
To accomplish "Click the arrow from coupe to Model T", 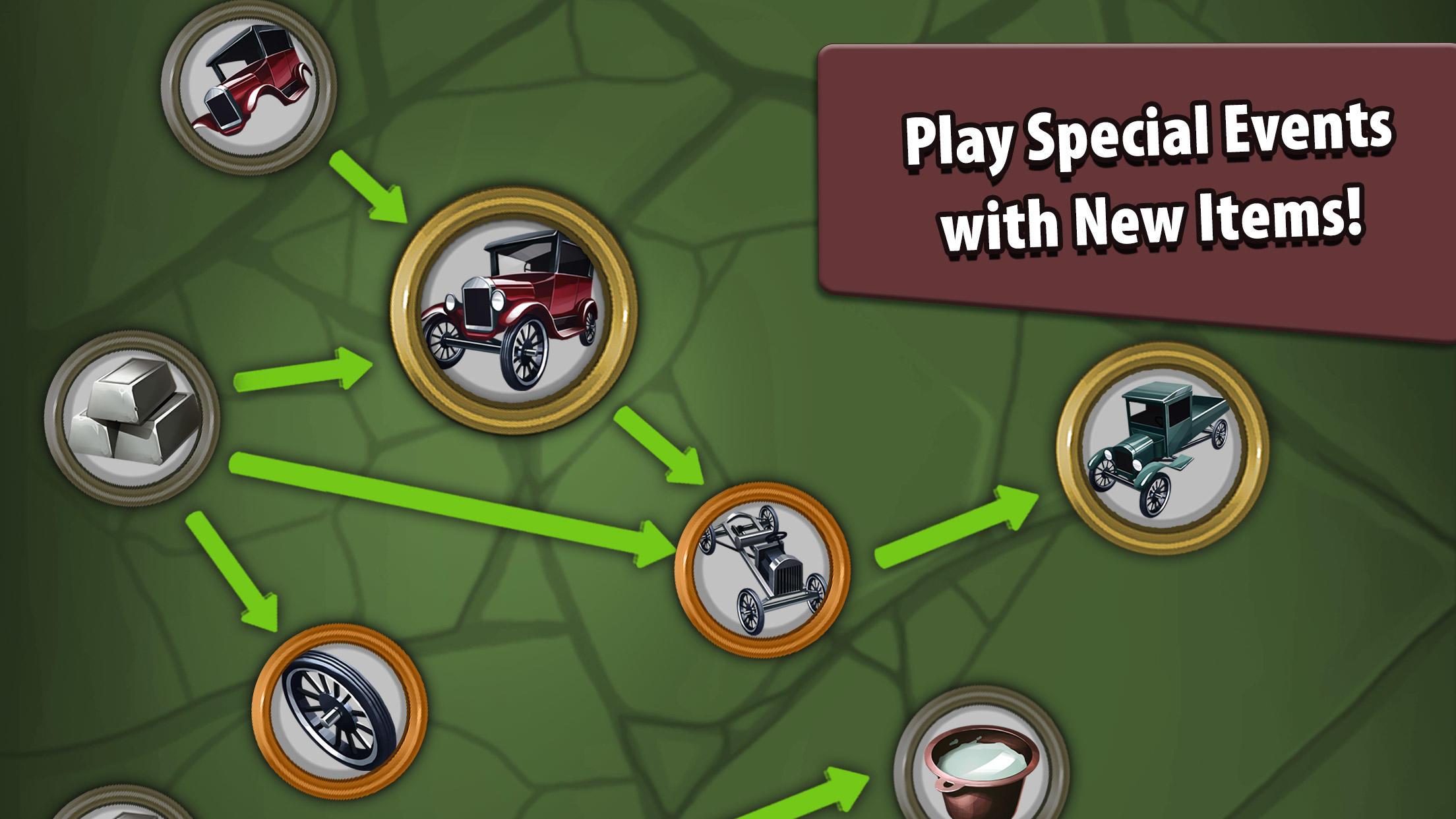I will tap(369, 185).
